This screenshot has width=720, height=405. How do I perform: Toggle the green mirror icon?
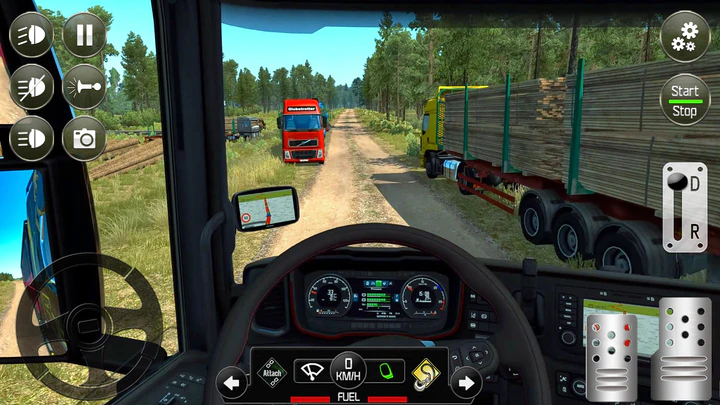click(x=387, y=371)
